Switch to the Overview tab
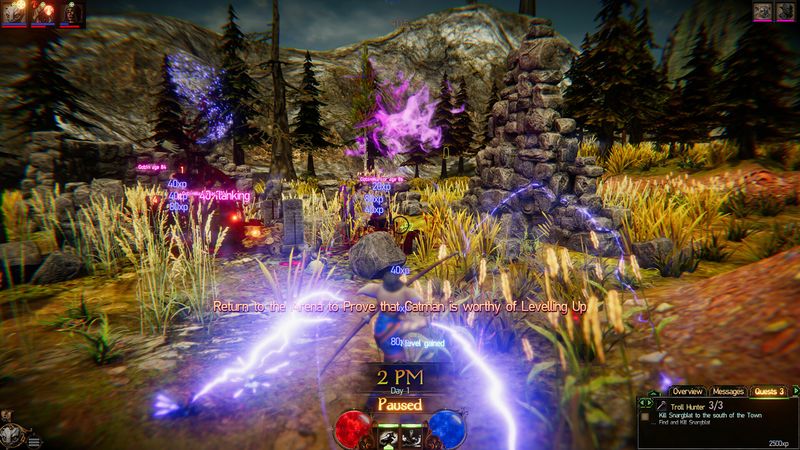Screen dimensions: 800x450 pos(687,391)
